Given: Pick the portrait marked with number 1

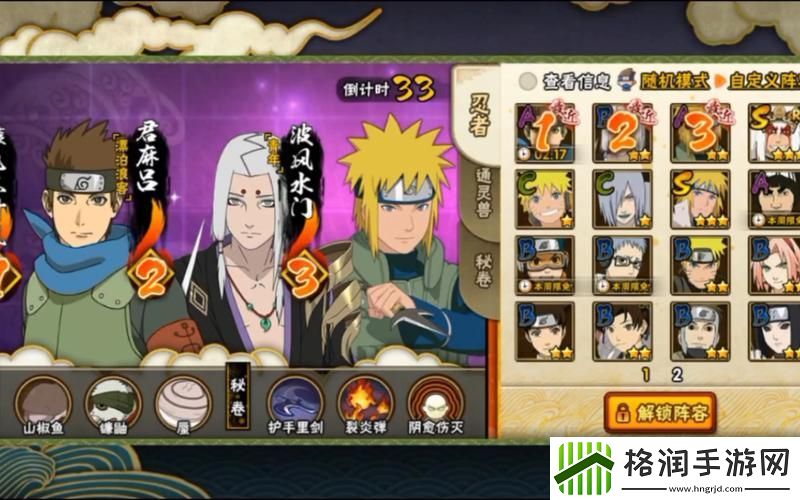Looking at the screenshot, I should [x=545, y=131].
